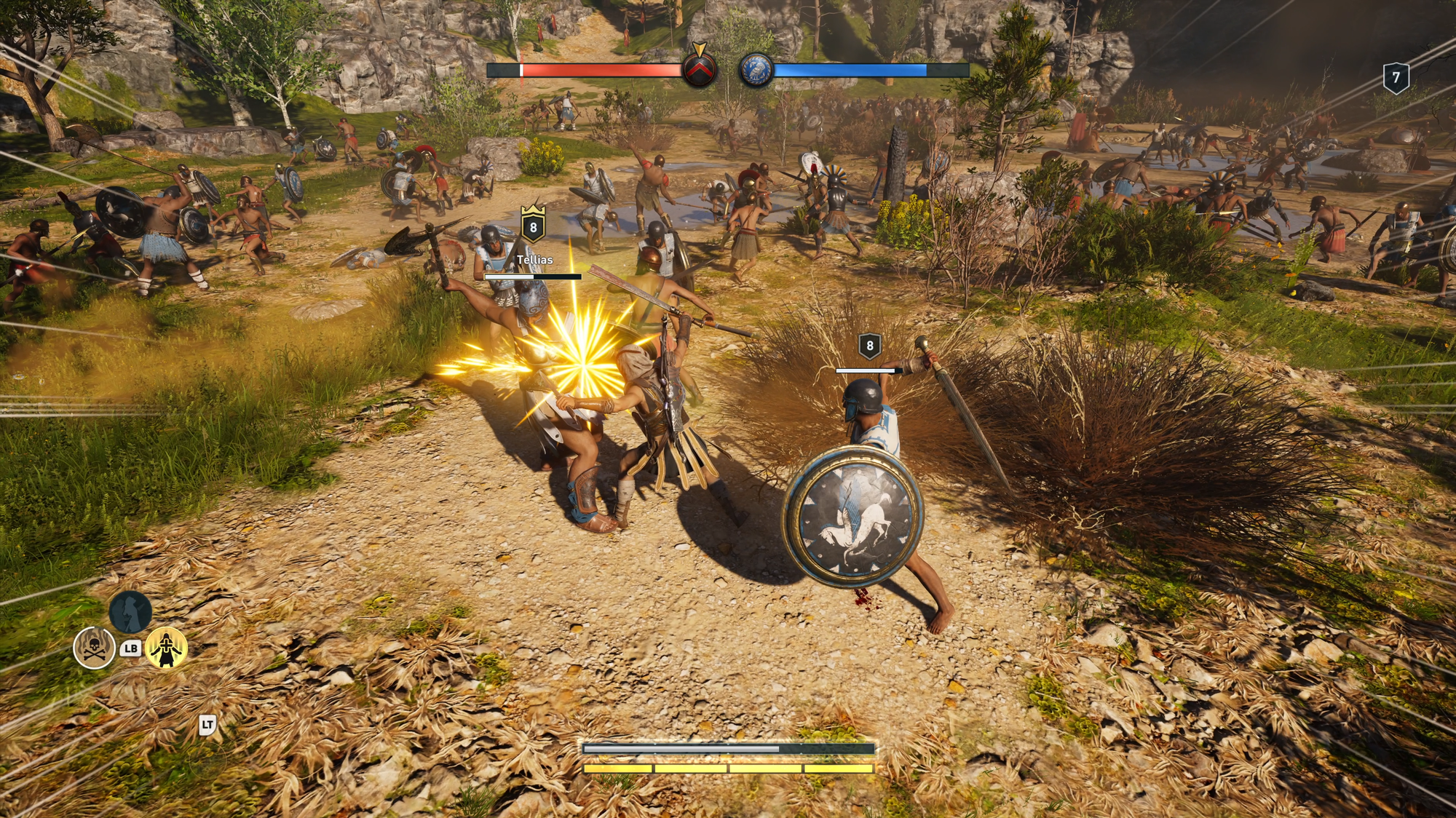Select the level 7 badge

[1396, 78]
